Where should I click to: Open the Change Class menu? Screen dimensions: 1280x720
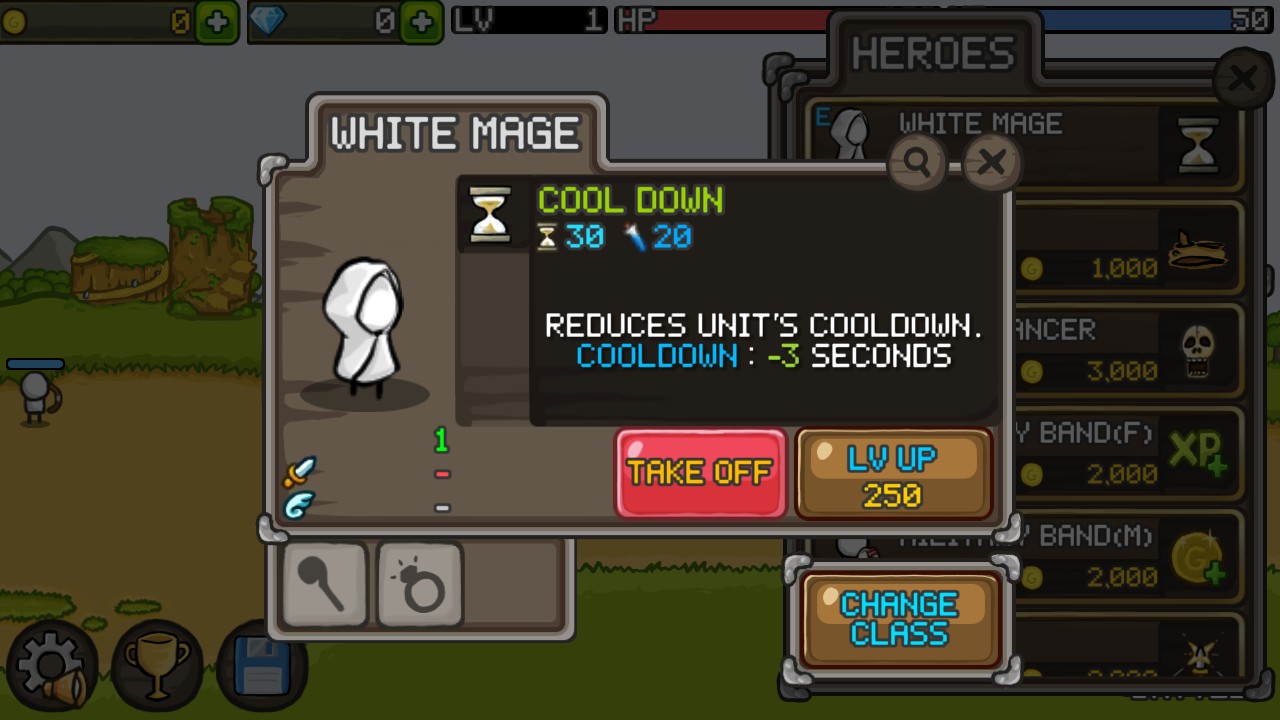click(x=899, y=619)
